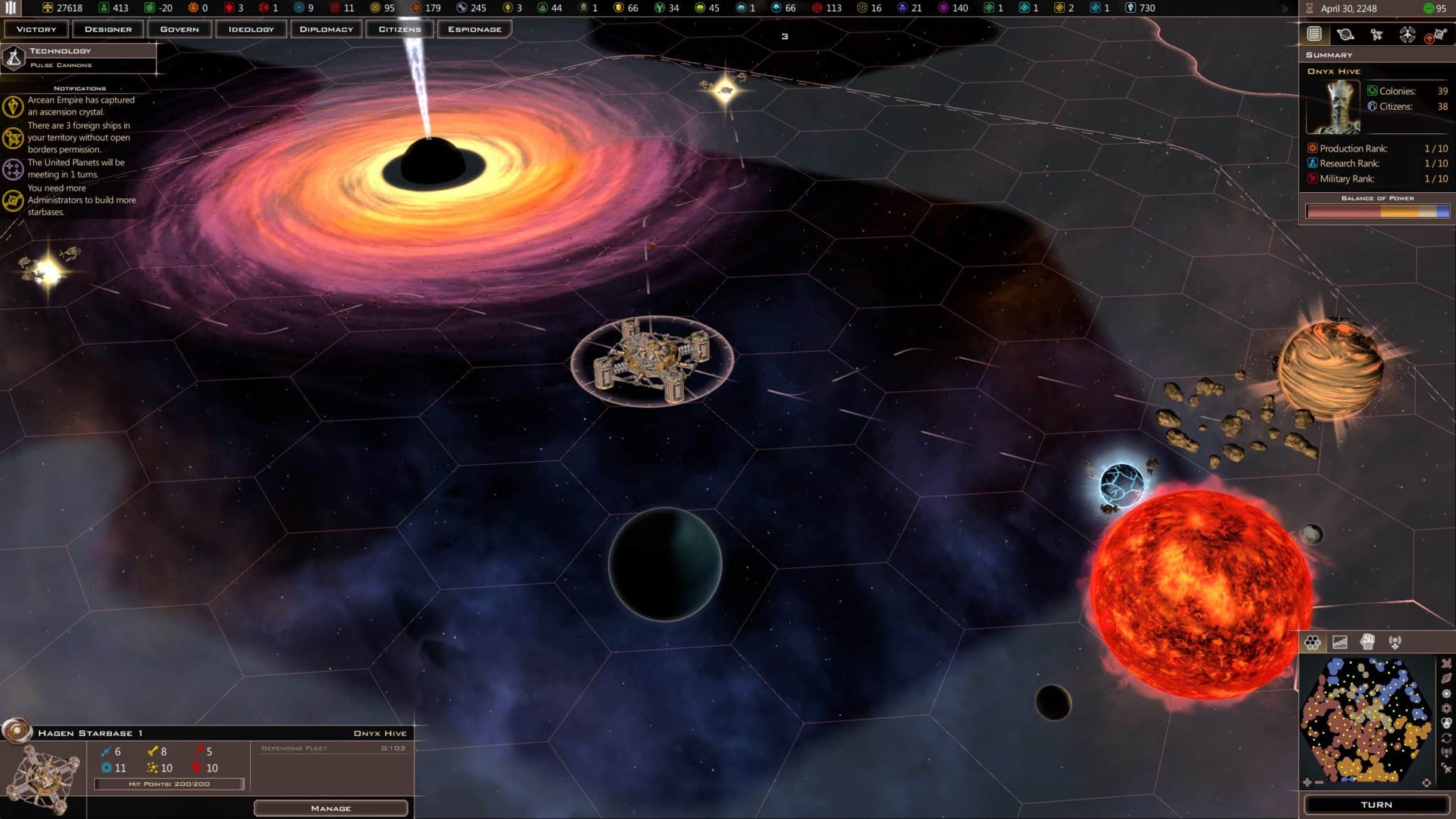The height and width of the screenshot is (819, 1456).
Task: Open the Ideology menu
Action: click(251, 29)
